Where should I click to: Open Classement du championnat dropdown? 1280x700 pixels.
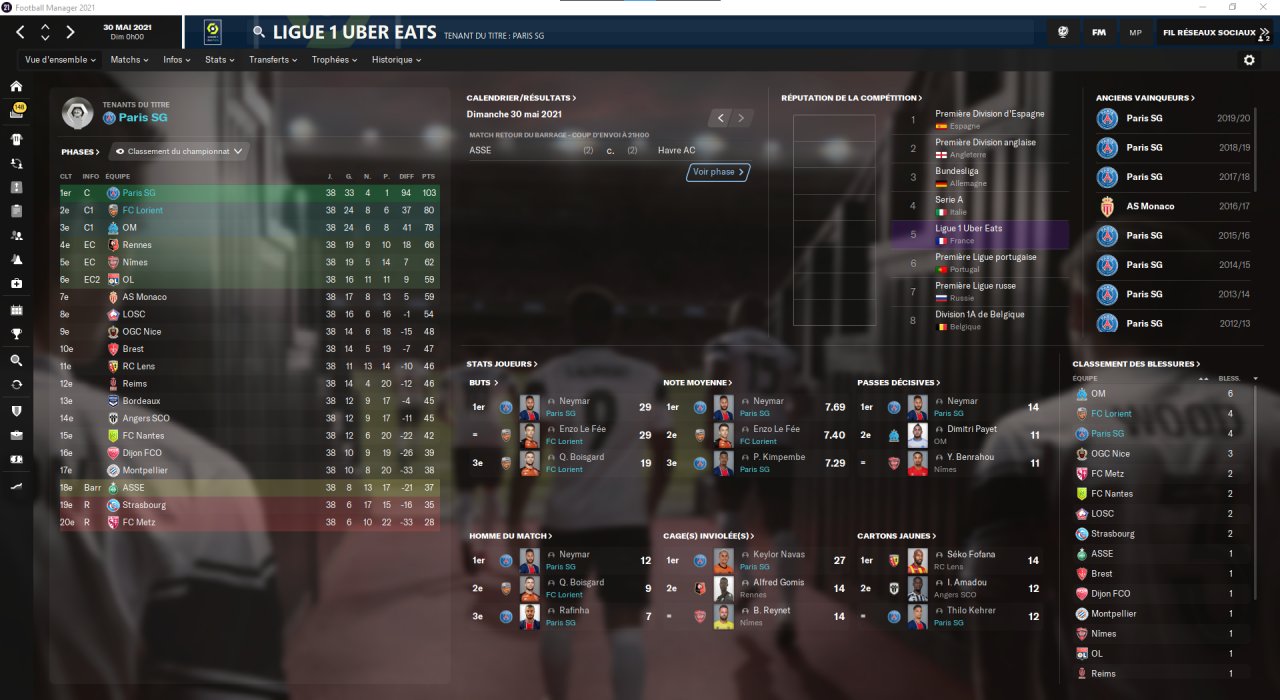[x=178, y=152]
